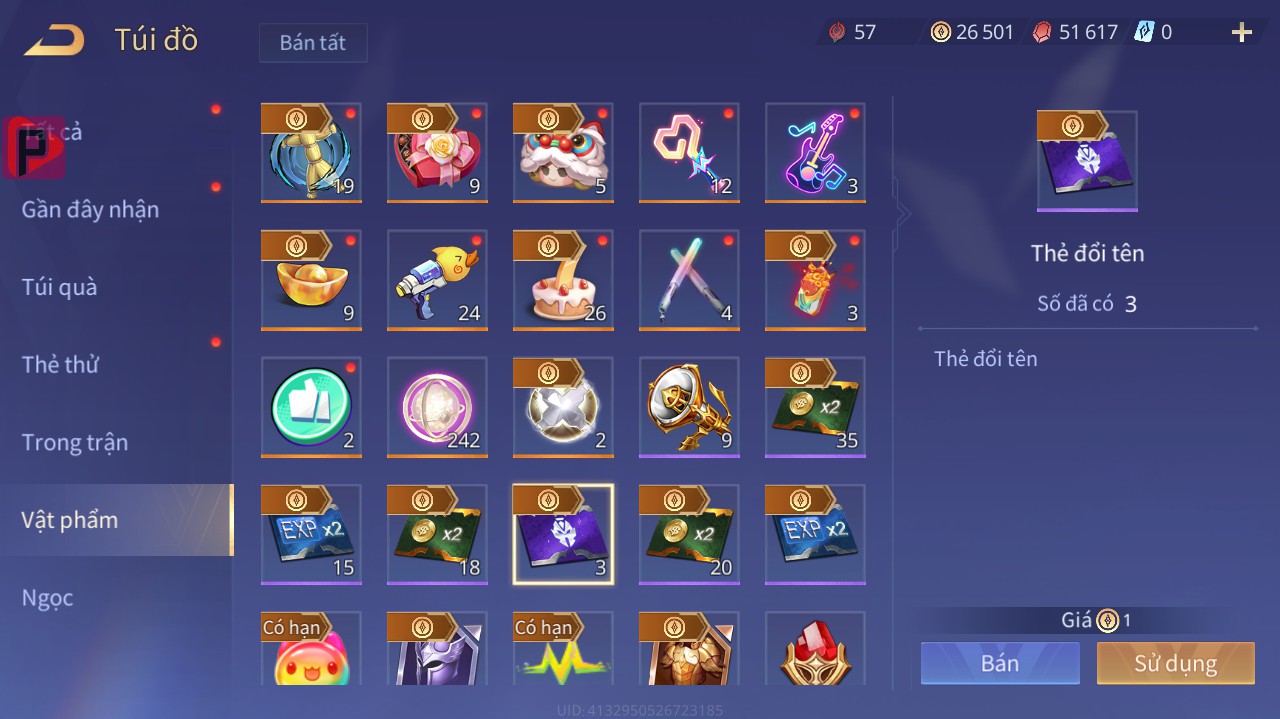This screenshot has width=1280, height=719.
Task: Click the plus button to add currency
Action: click(x=1242, y=32)
